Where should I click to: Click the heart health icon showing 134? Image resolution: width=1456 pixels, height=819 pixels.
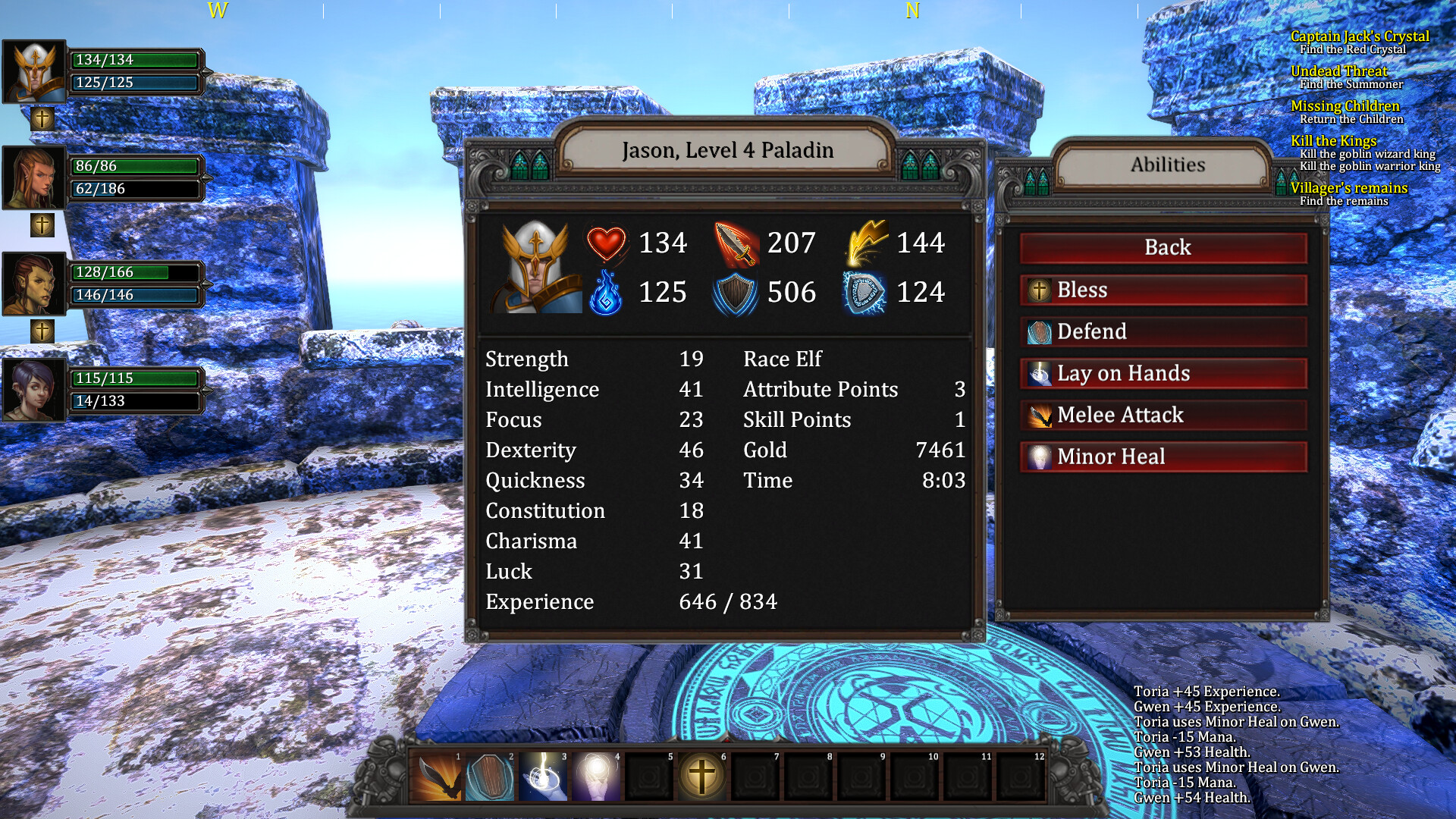pyautogui.click(x=607, y=243)
